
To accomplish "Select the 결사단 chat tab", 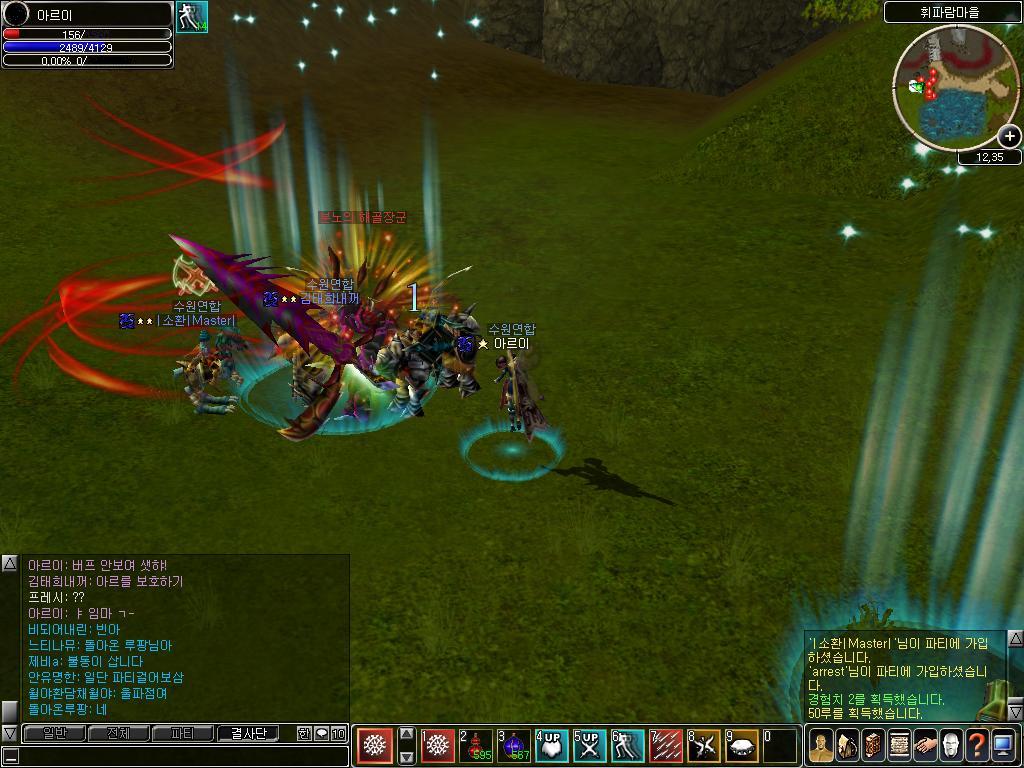I will [247, 733].
